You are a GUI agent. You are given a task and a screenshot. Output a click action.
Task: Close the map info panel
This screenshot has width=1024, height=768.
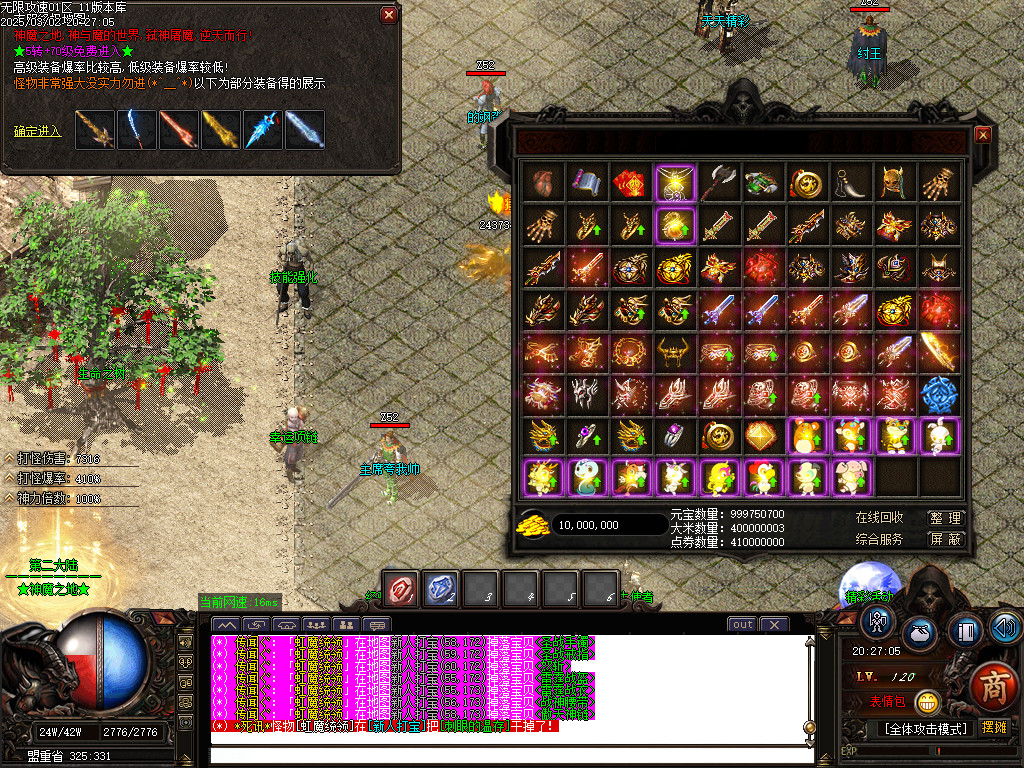(x=389, y=15)
